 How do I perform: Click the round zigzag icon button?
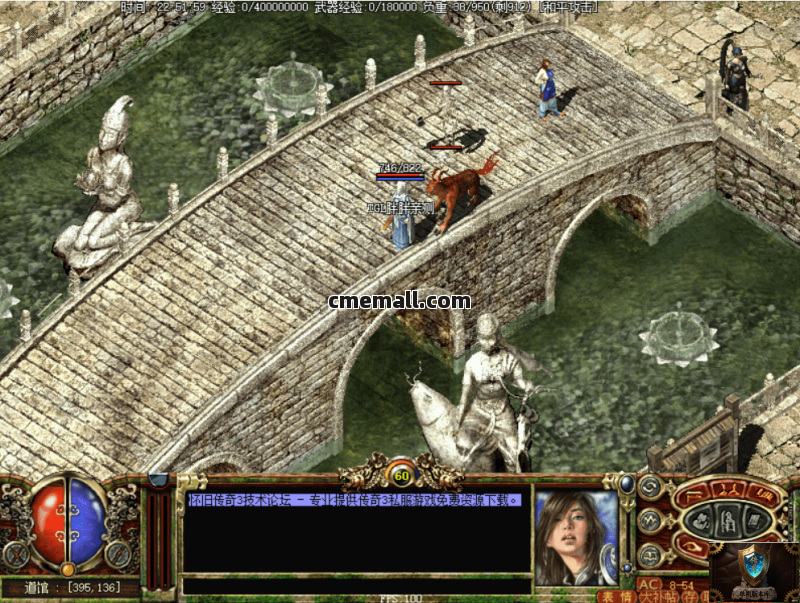pos(651,520)
